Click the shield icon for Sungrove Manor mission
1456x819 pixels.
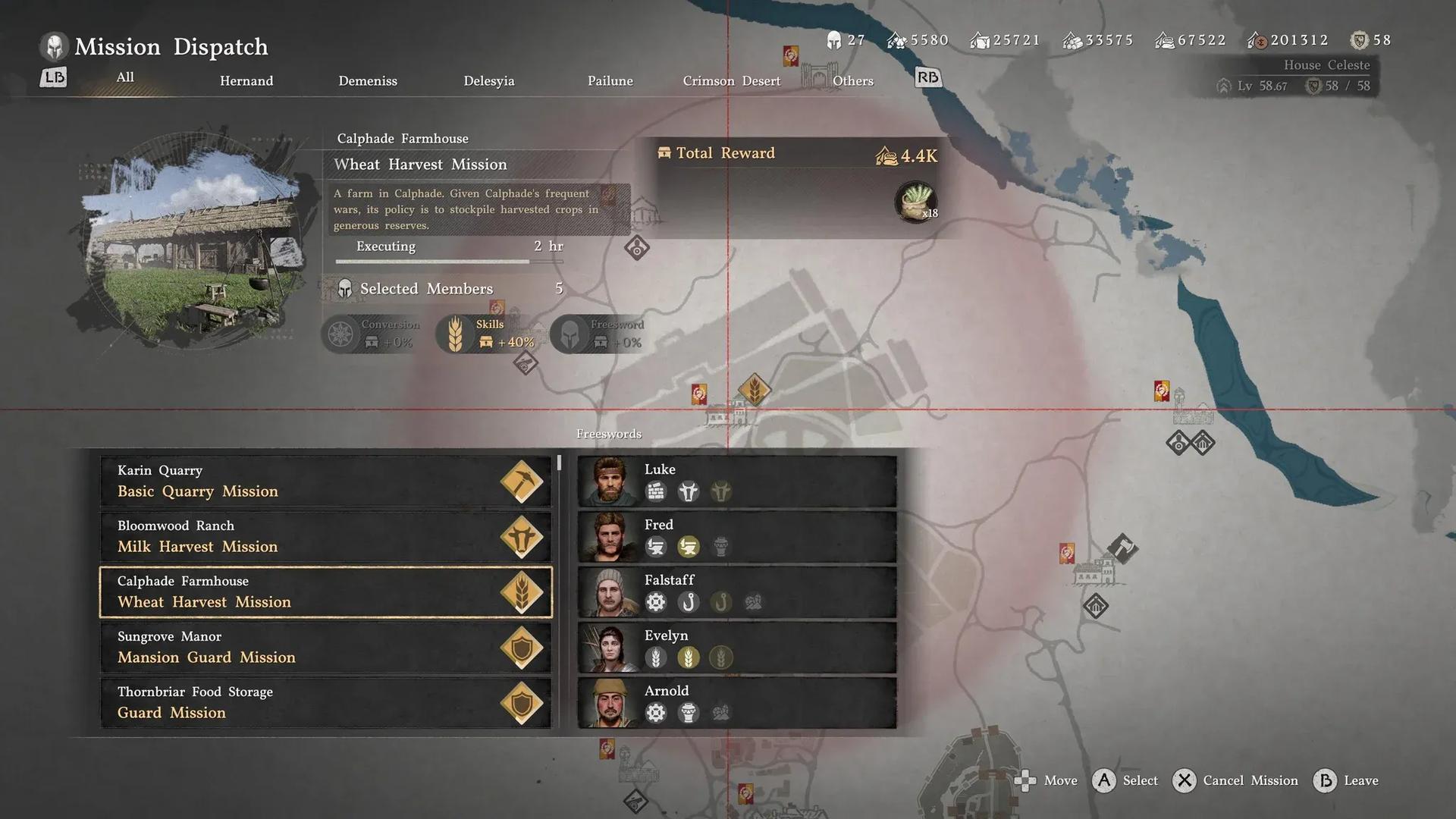522,648
